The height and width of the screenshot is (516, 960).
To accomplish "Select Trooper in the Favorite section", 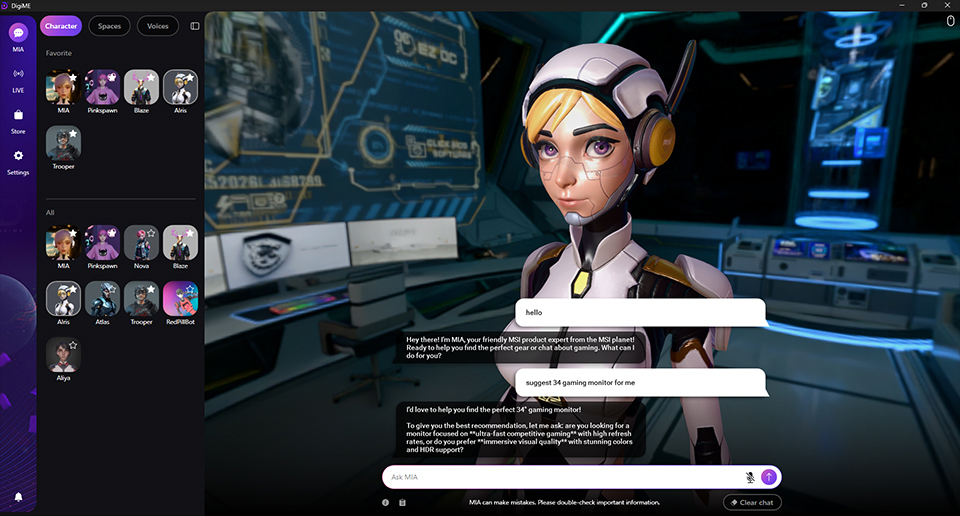I will 63,144.
